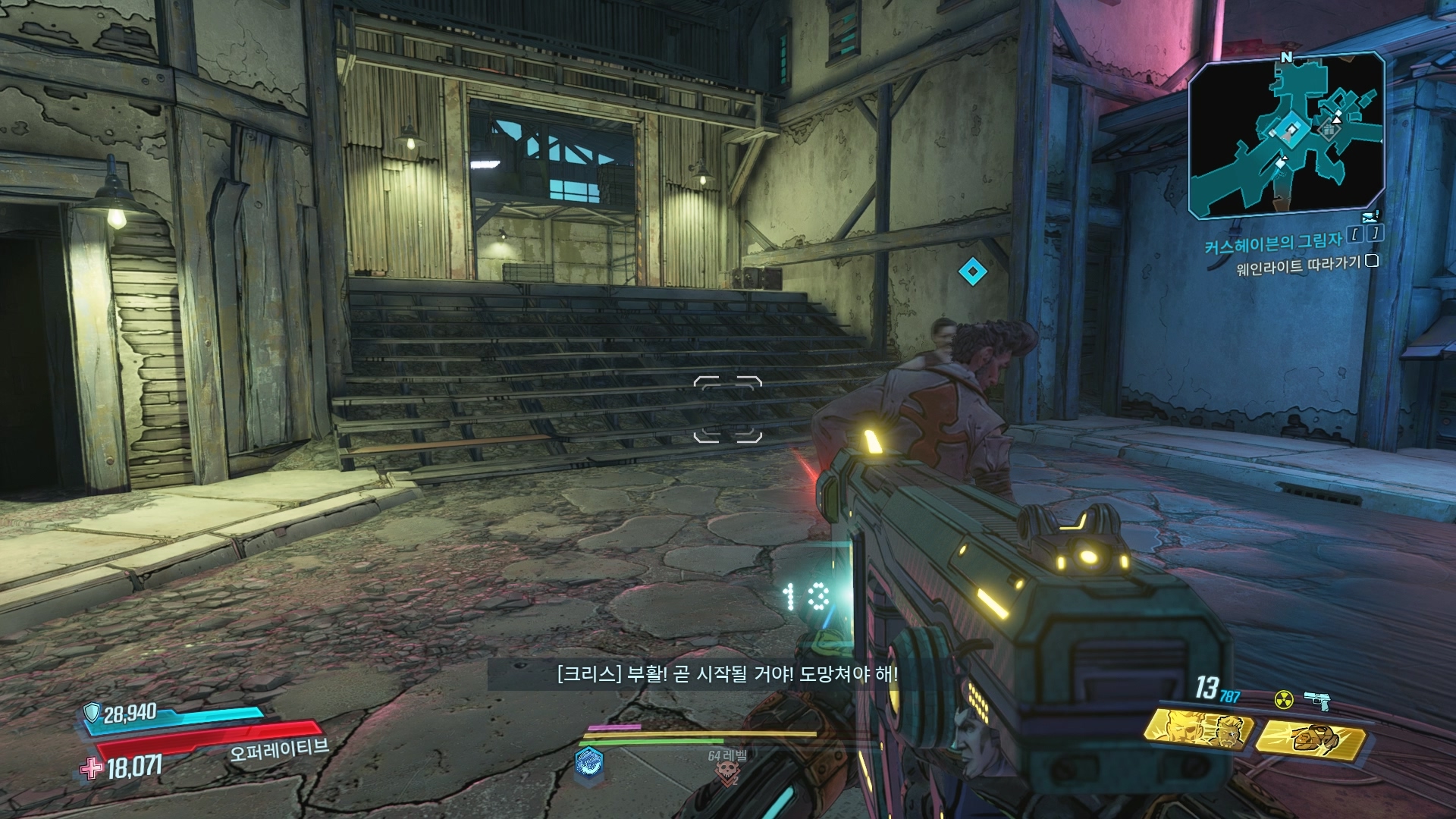Click the cyan pistol weapon icon
Viewport: 1456px width, 819px height.
pyautogui.click(x=1317, y=701)
